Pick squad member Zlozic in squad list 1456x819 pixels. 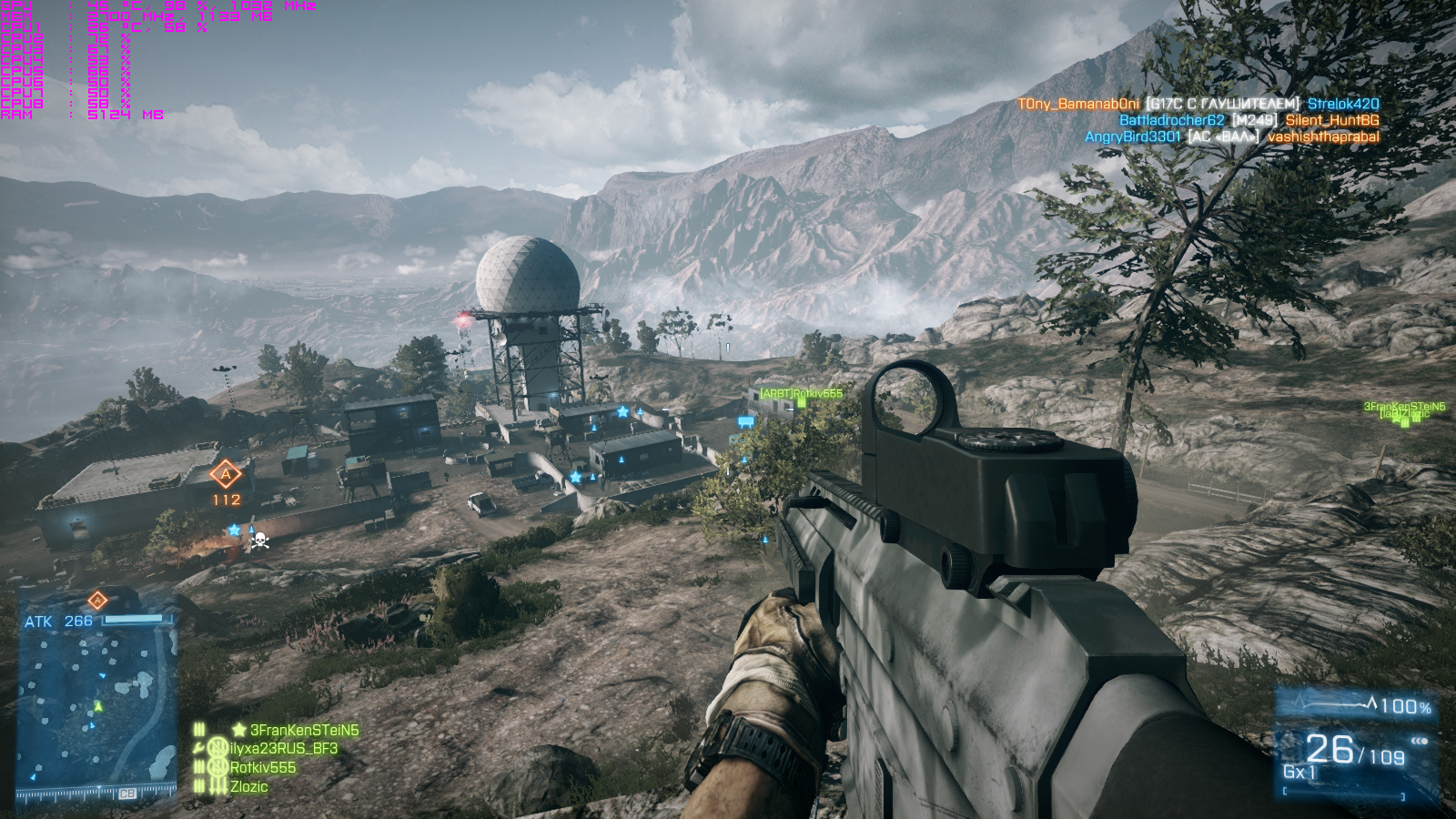248,786
